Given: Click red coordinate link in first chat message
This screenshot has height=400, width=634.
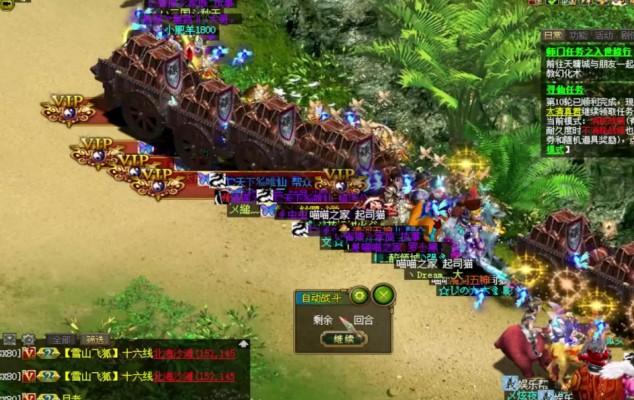Looking at the screenshot, I should [x=194, y=353].
